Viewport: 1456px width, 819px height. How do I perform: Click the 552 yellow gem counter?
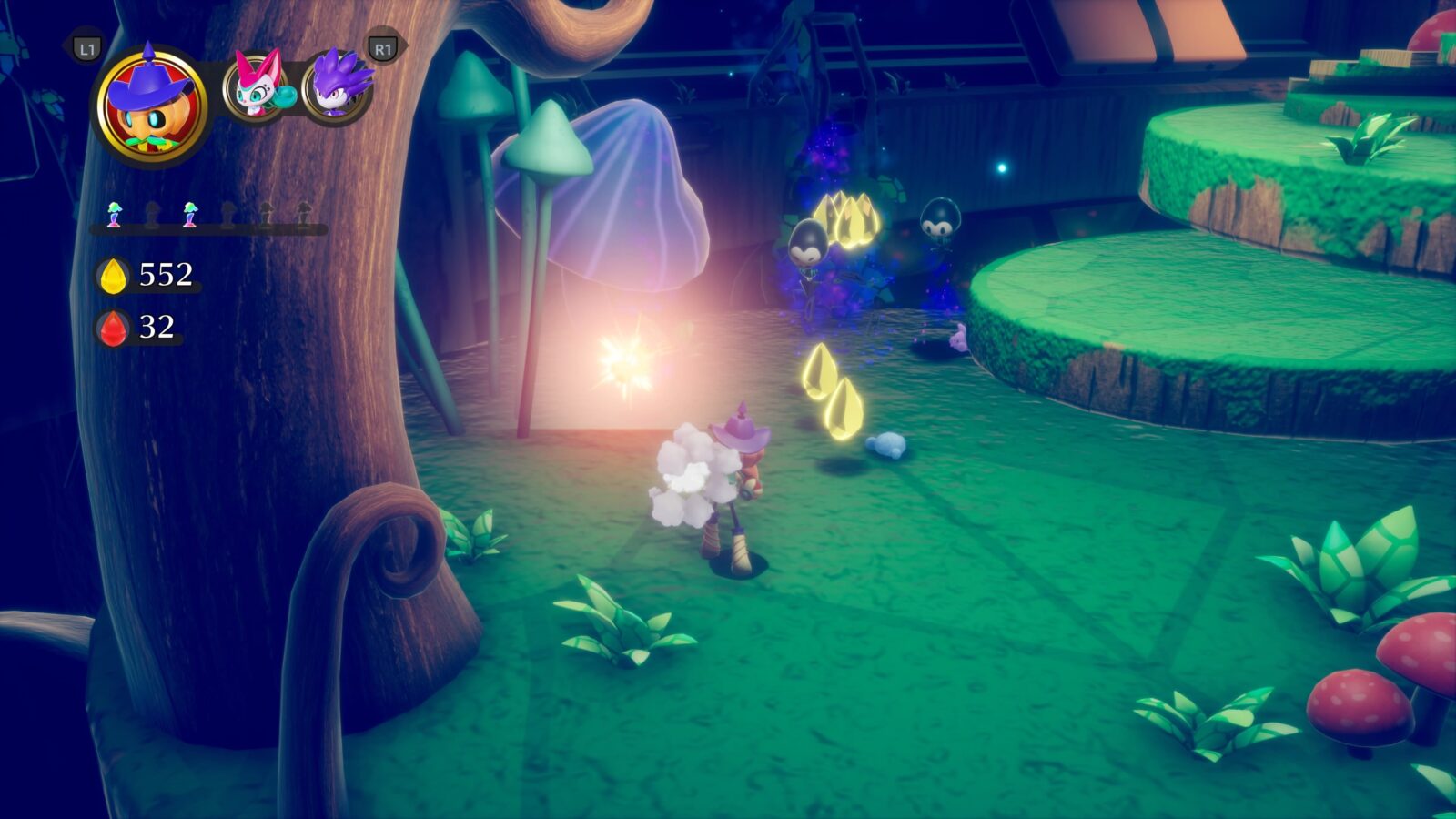pyautogui.click(x=164, y=272)
